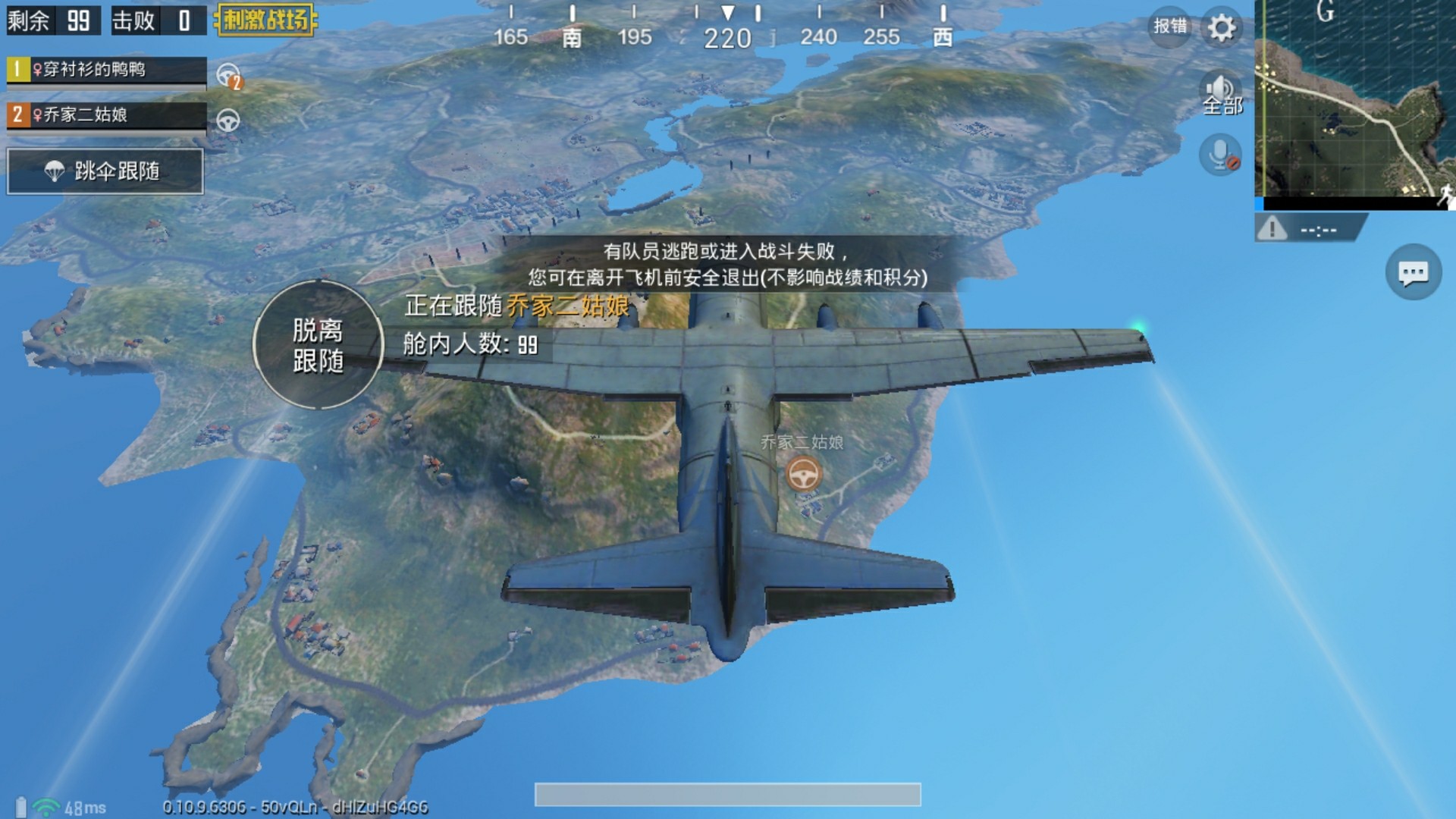Select teammate 穿衬衫的鸭鸭 in squad list

coord(106,71)
